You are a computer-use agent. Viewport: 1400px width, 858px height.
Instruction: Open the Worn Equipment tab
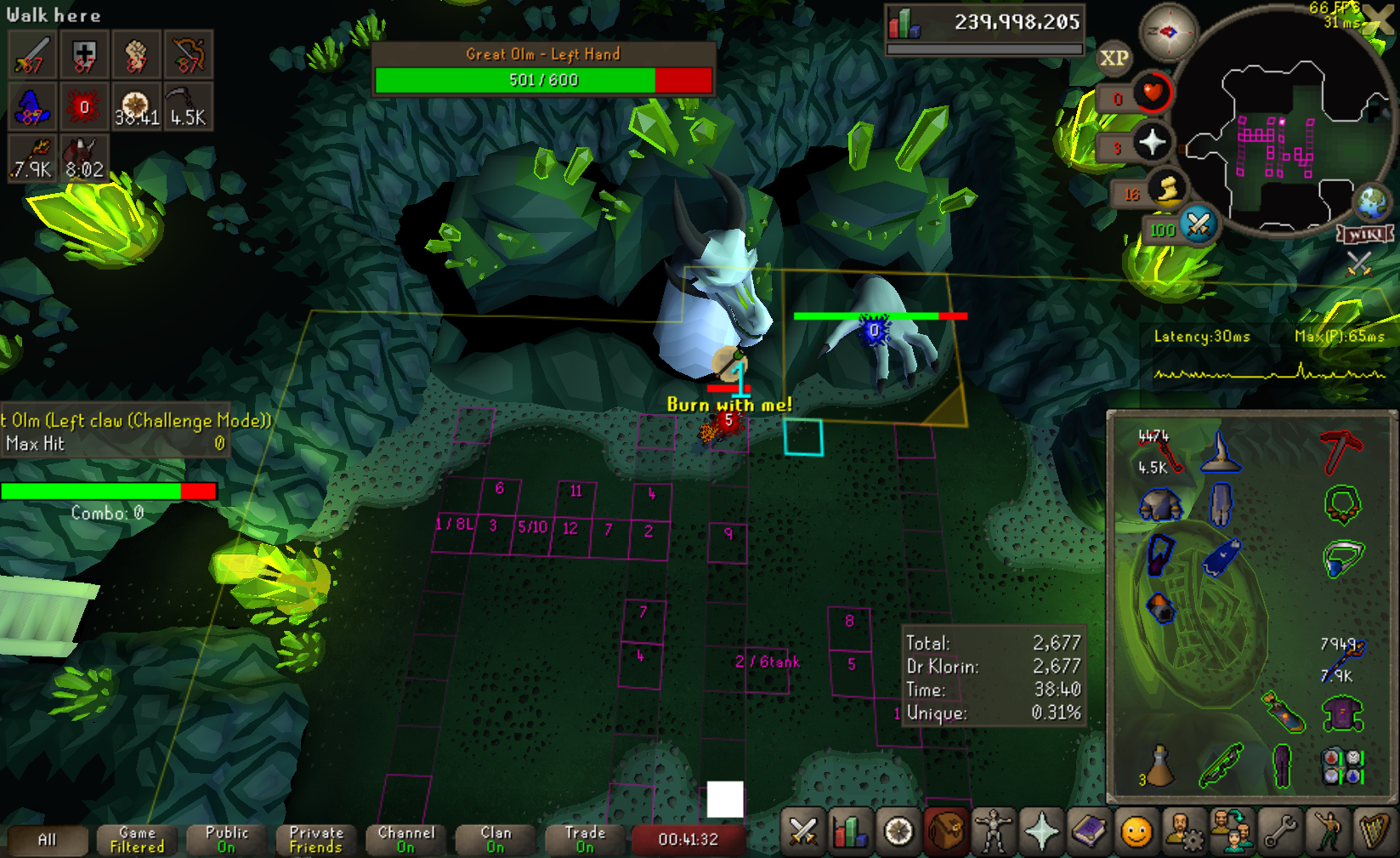coord(993,832)
